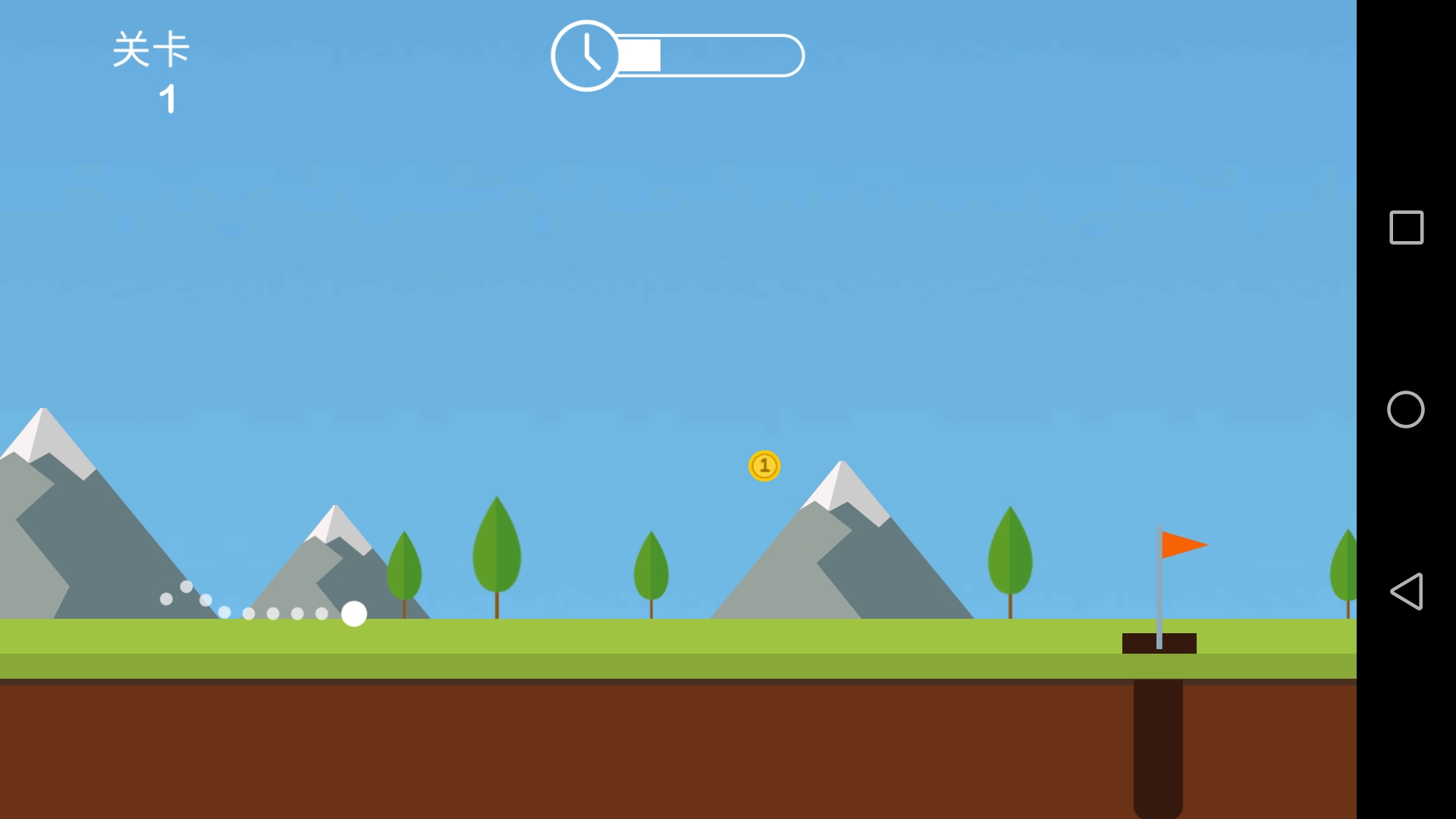The width and height of the screenshot is (1456, 819).
Task: Click the white progress bar fill segment
Action: point(639,55)
